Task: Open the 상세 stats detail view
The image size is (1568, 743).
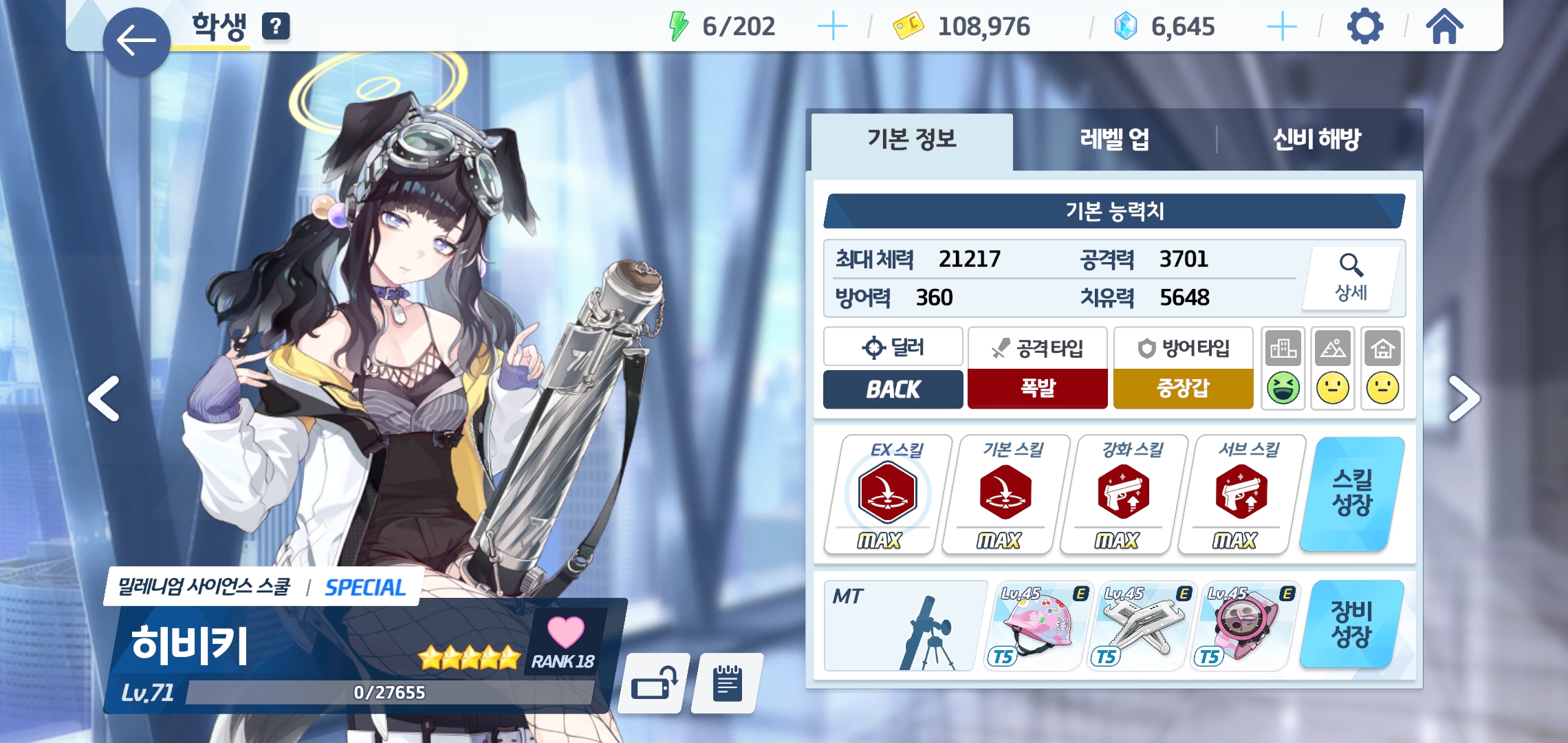Action: click(1351, 278)
